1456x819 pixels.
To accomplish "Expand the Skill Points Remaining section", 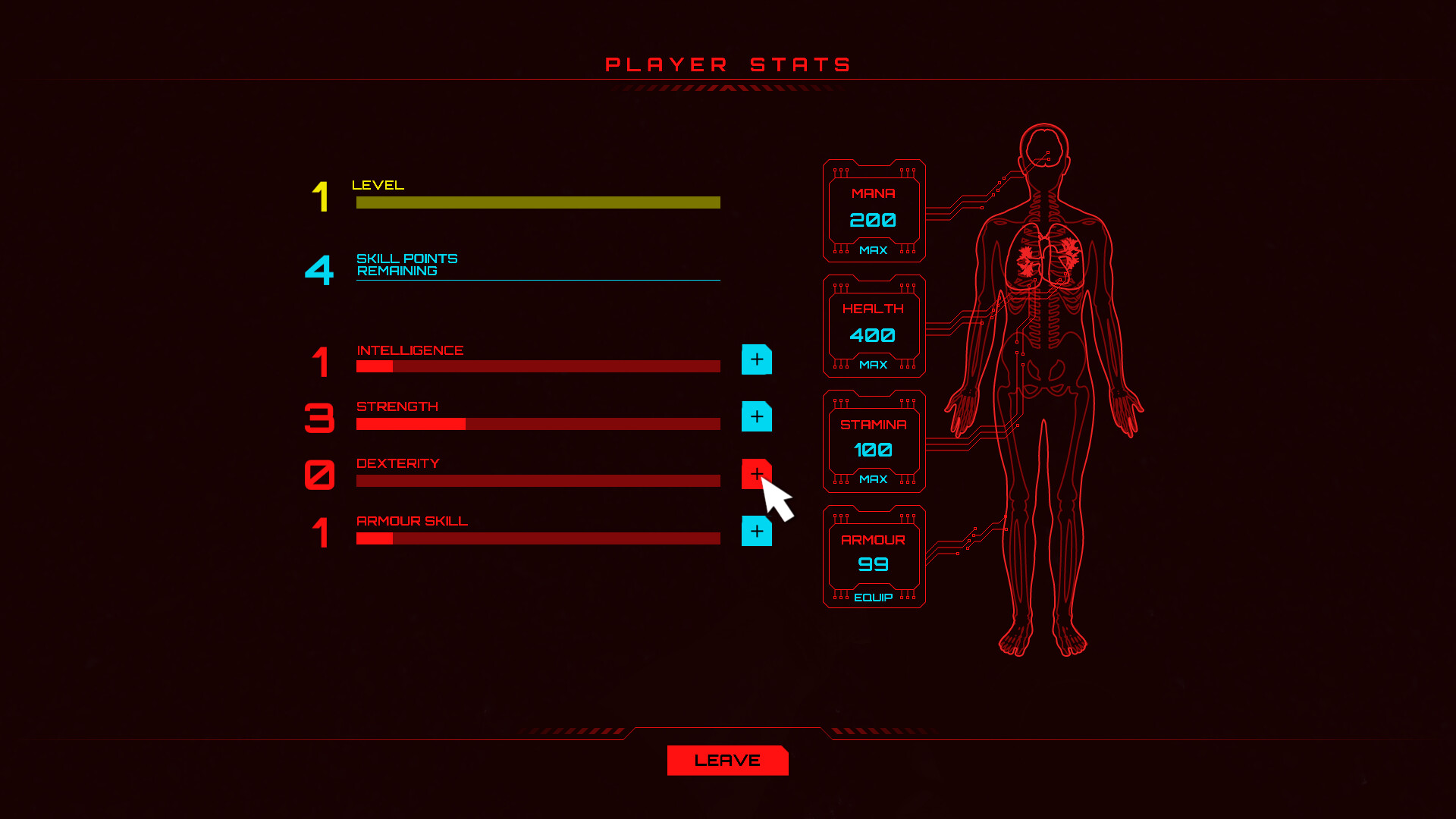I will [x=406, y=265].
